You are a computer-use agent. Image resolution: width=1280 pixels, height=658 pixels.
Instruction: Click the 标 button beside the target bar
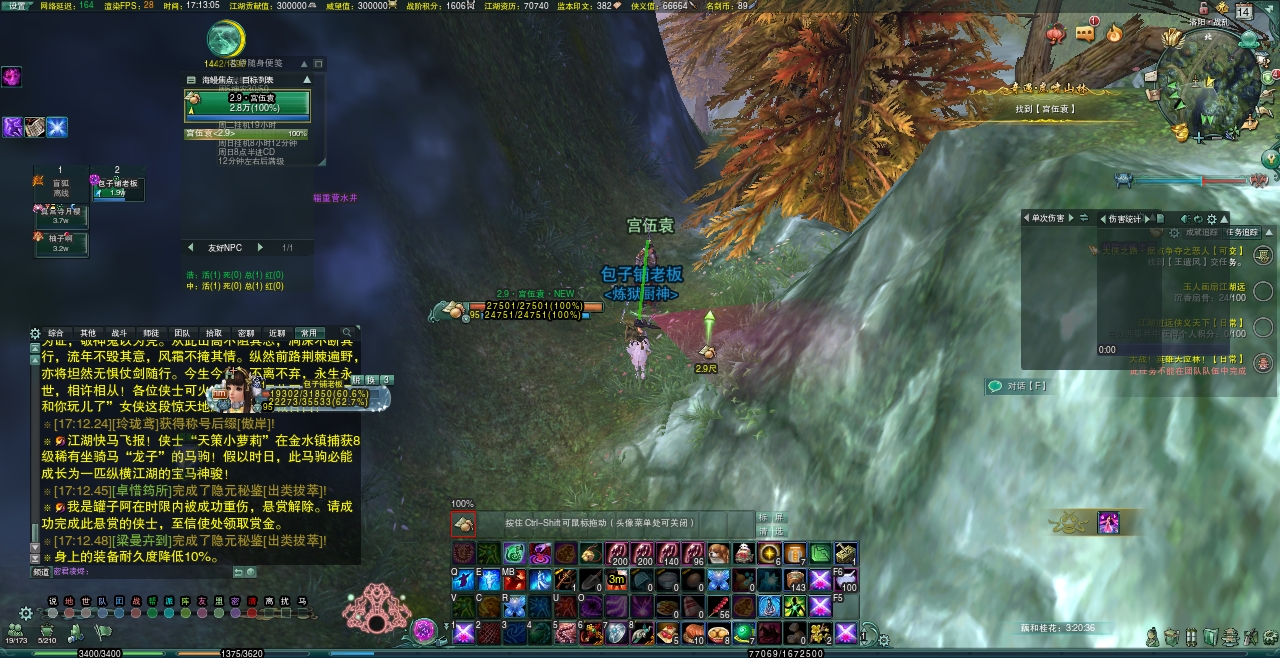764,518
